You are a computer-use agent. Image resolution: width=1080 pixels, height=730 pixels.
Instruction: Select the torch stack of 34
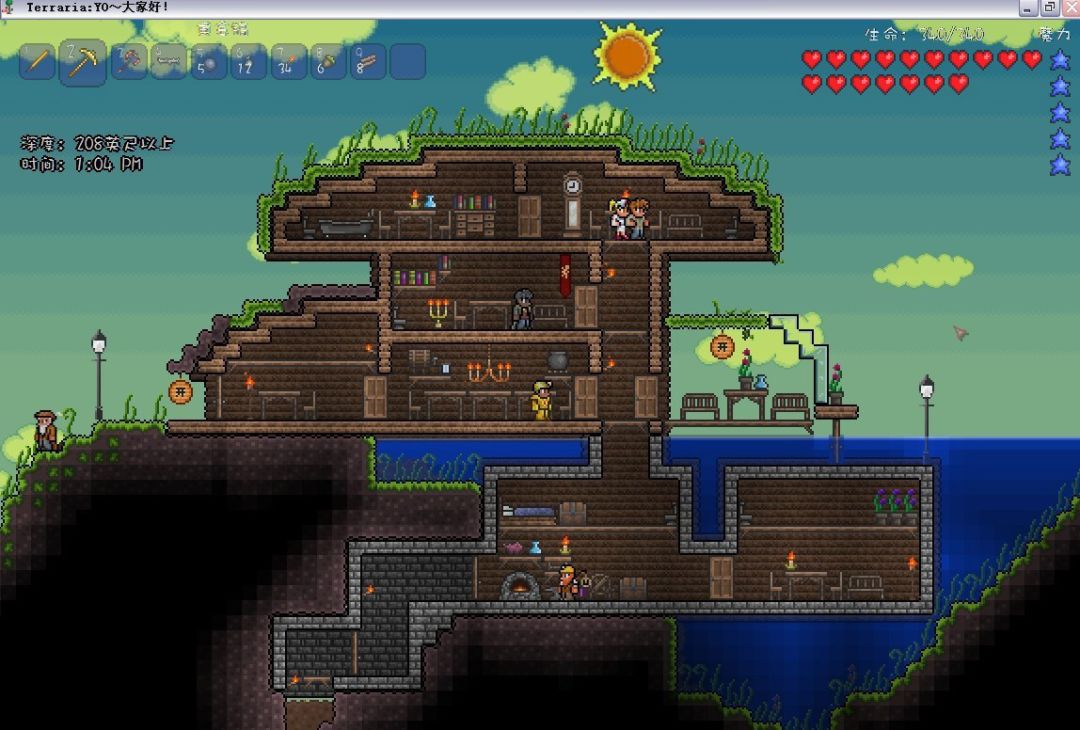click(289, 62)
